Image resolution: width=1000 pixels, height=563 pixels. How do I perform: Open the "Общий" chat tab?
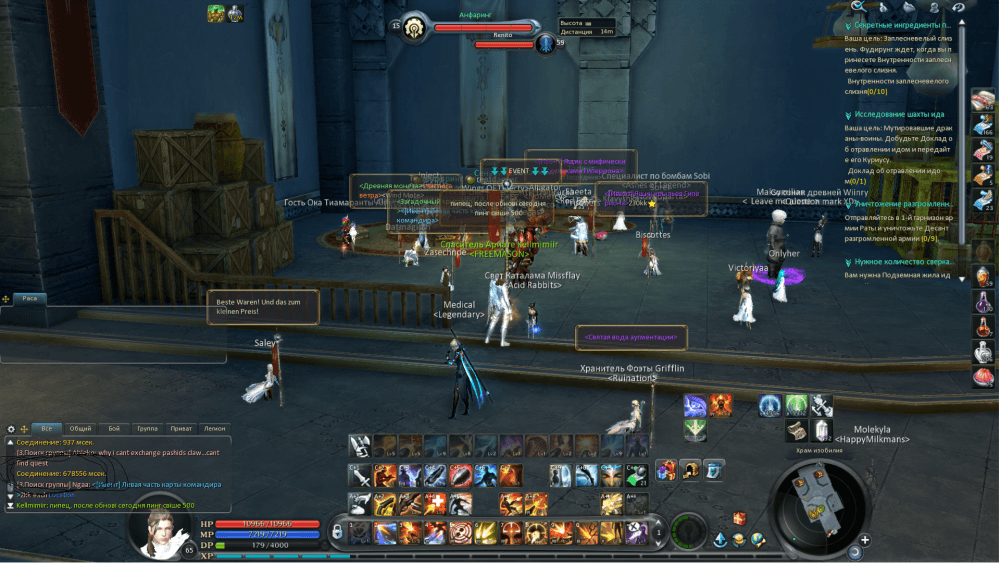click(81, 428)
